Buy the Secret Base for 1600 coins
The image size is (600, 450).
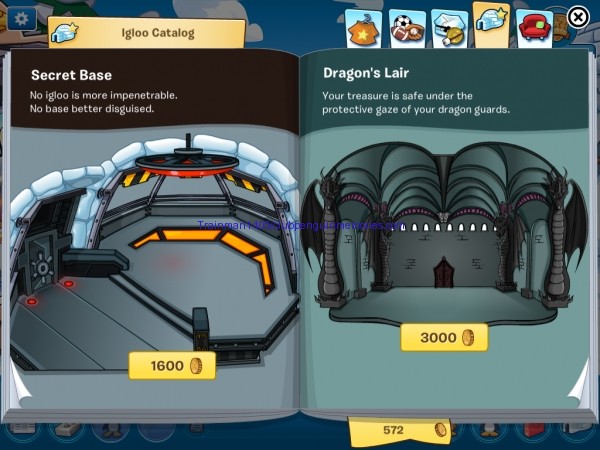(171, 366)
